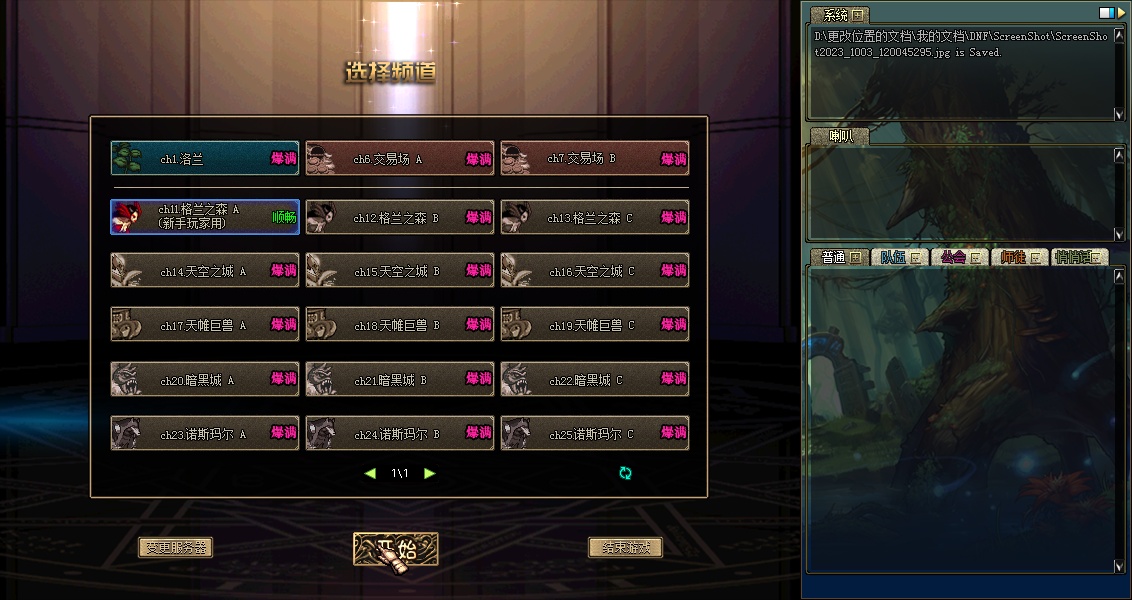Click 结束游戏 to exit game
The width and height of the screenshot is (1132, 600).
[x=625, y=547]
